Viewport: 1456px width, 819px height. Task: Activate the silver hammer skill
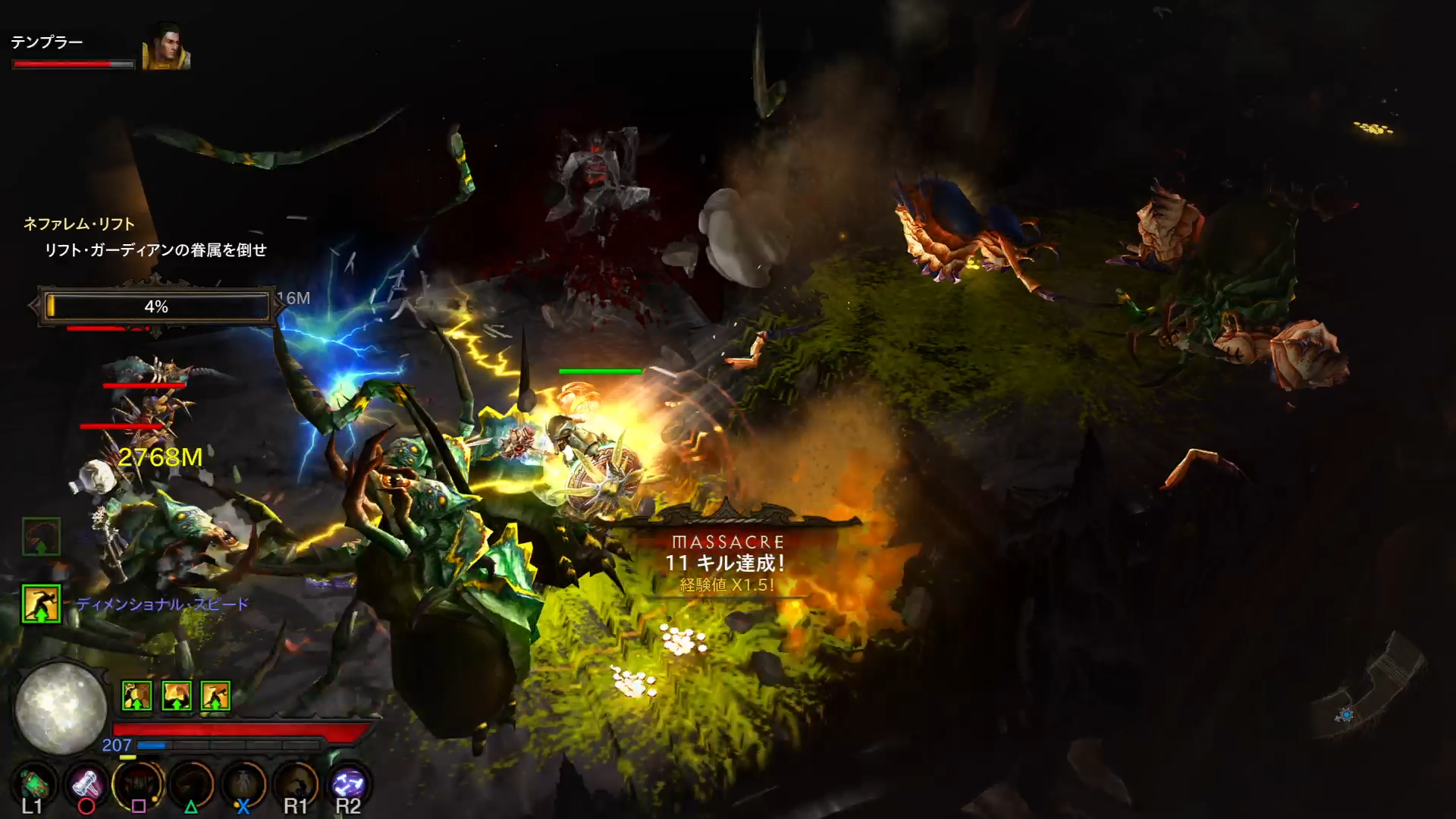point(86,784)
